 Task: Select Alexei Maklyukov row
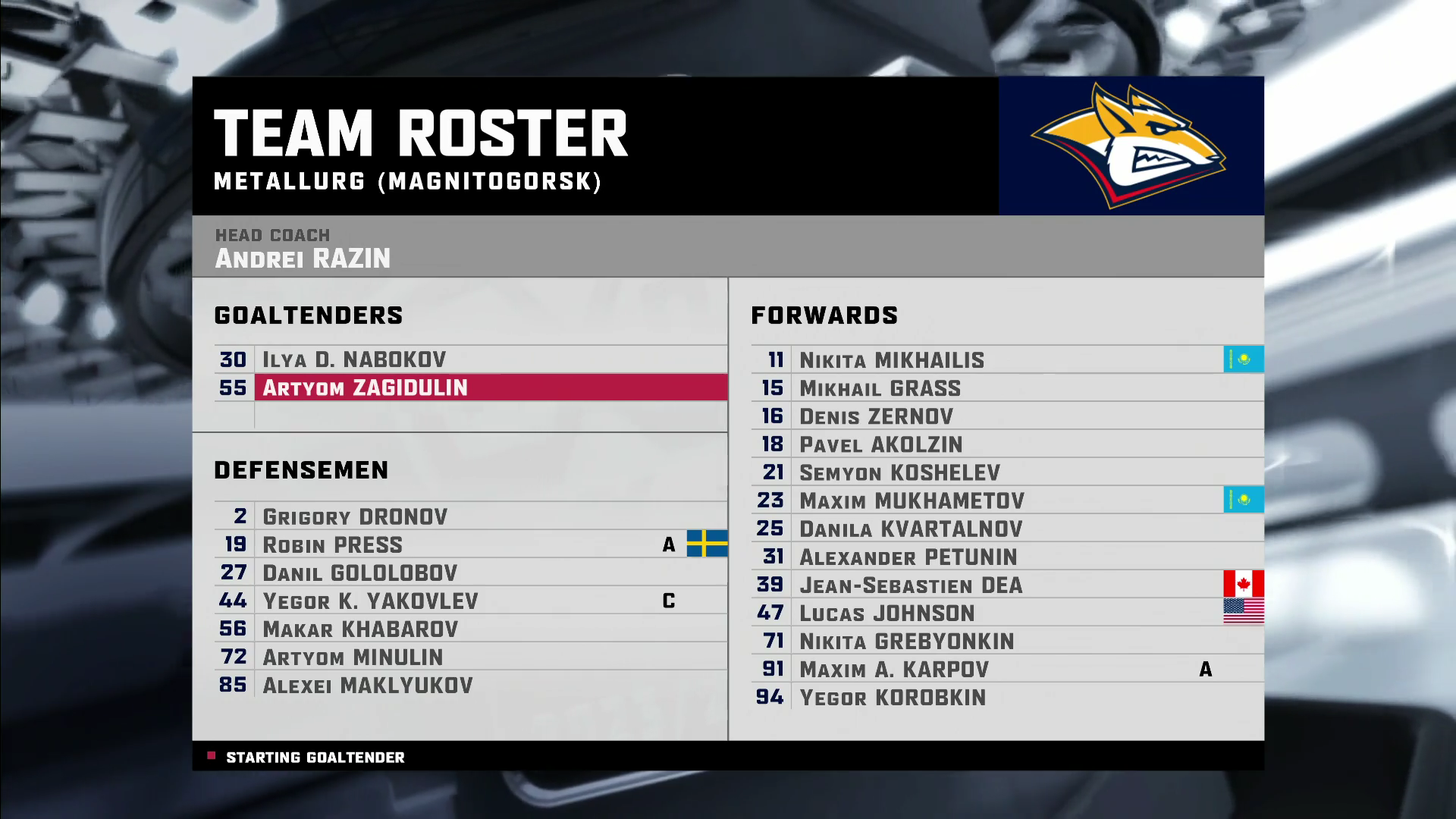point(367,685)
